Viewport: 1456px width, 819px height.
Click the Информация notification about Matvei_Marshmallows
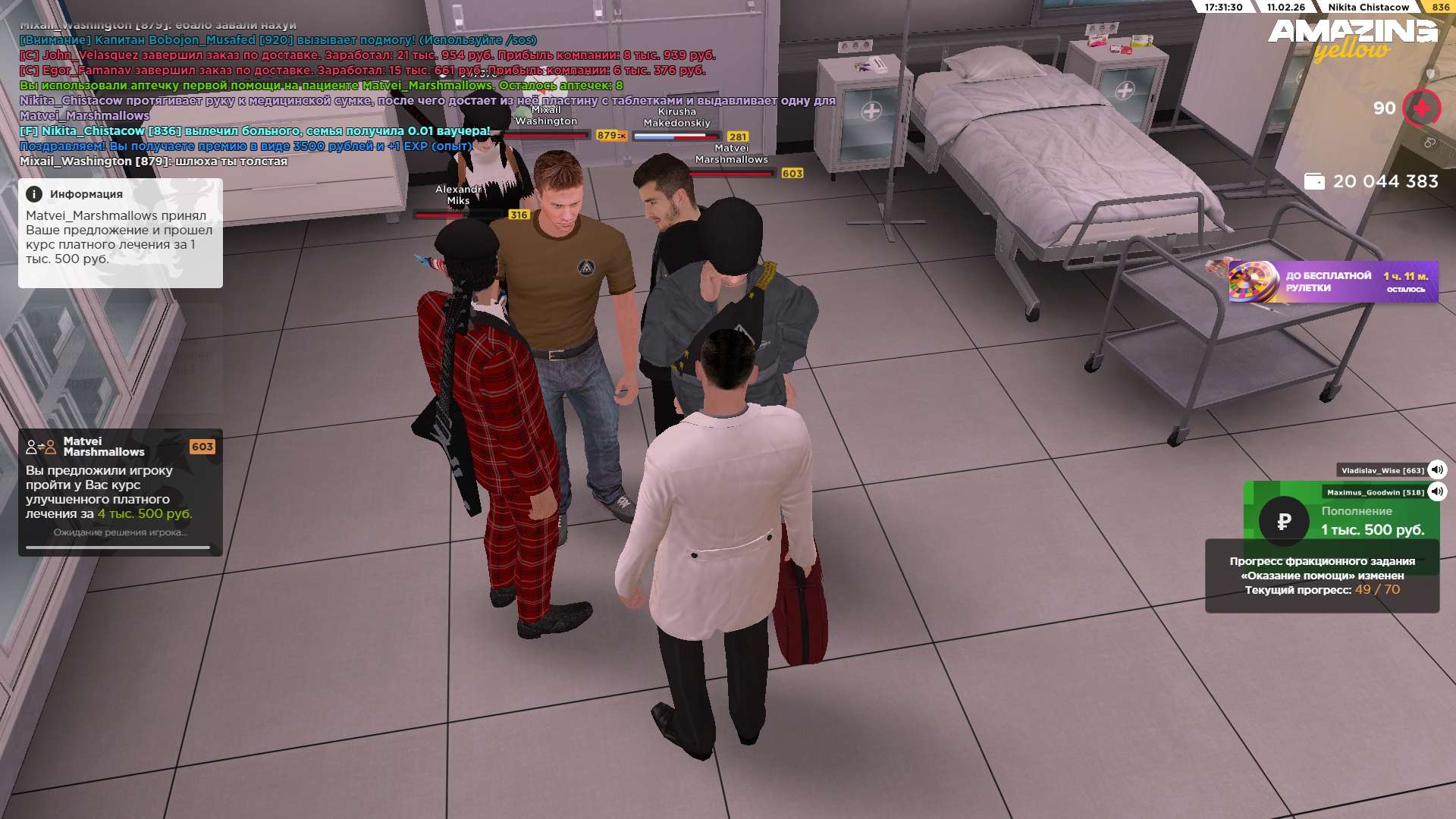[121, 233]
